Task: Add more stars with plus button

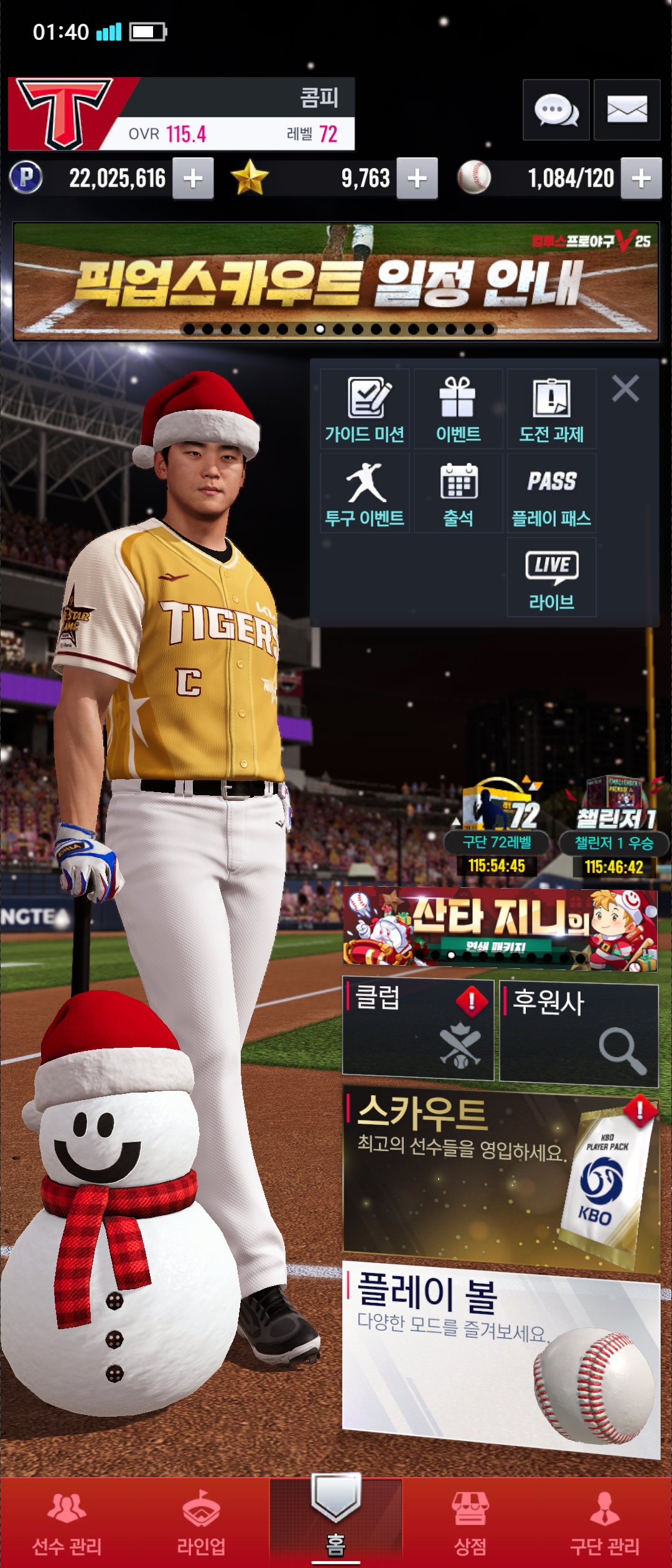Action: (x=417, y=179)
